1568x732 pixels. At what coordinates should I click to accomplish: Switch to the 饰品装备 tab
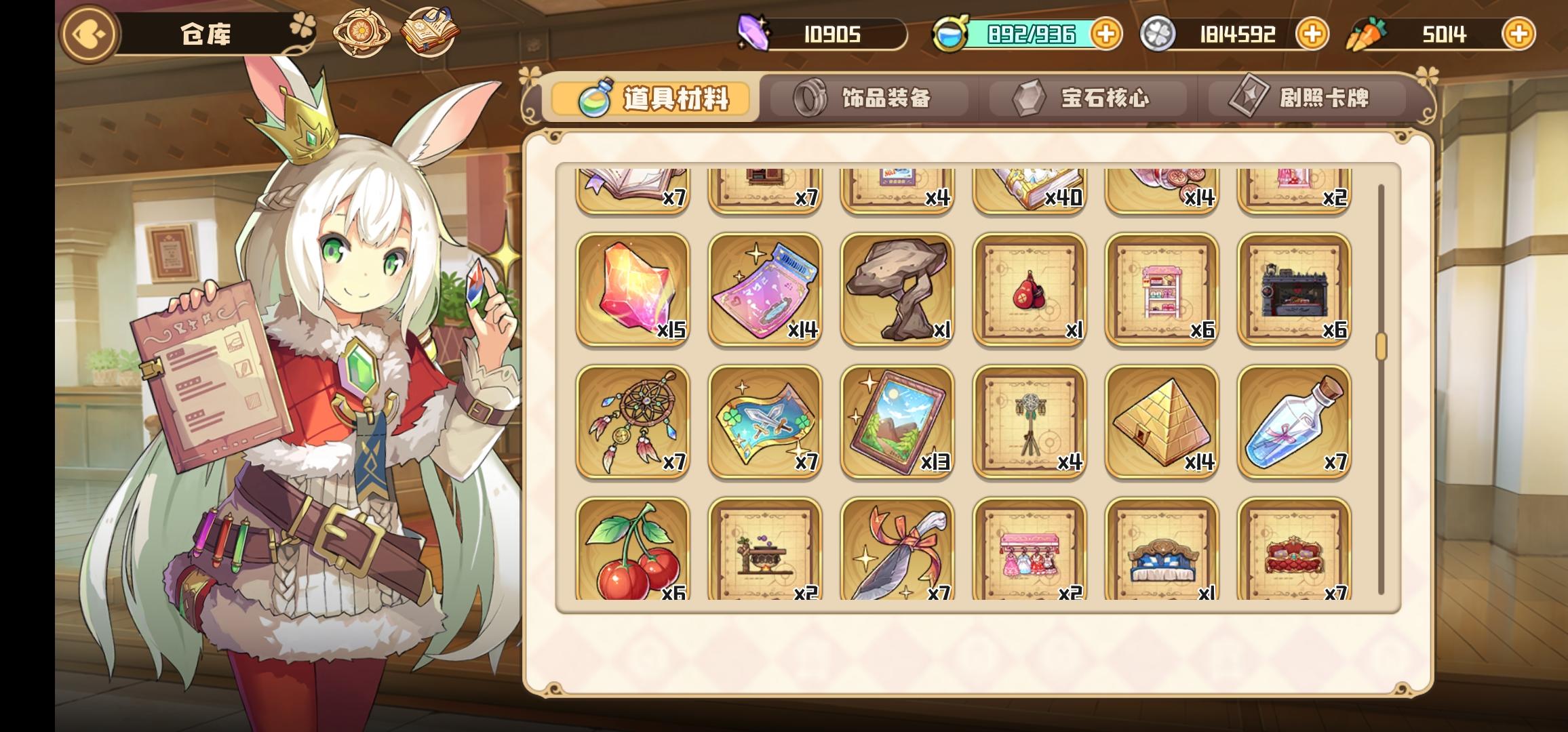click(868, 98)
